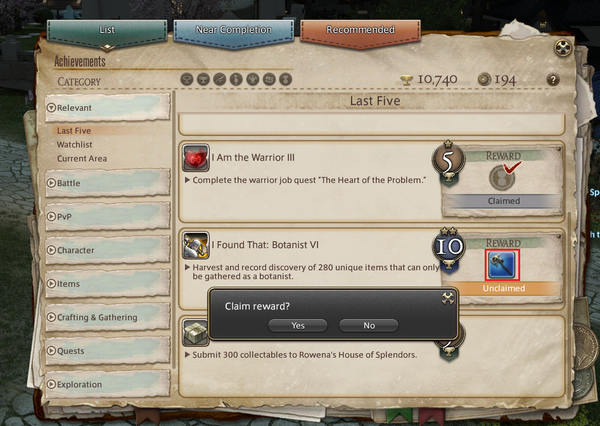This screenshot has height=426, width=600.
Task: Open Crafting & Gathering category
Action: 106,318
